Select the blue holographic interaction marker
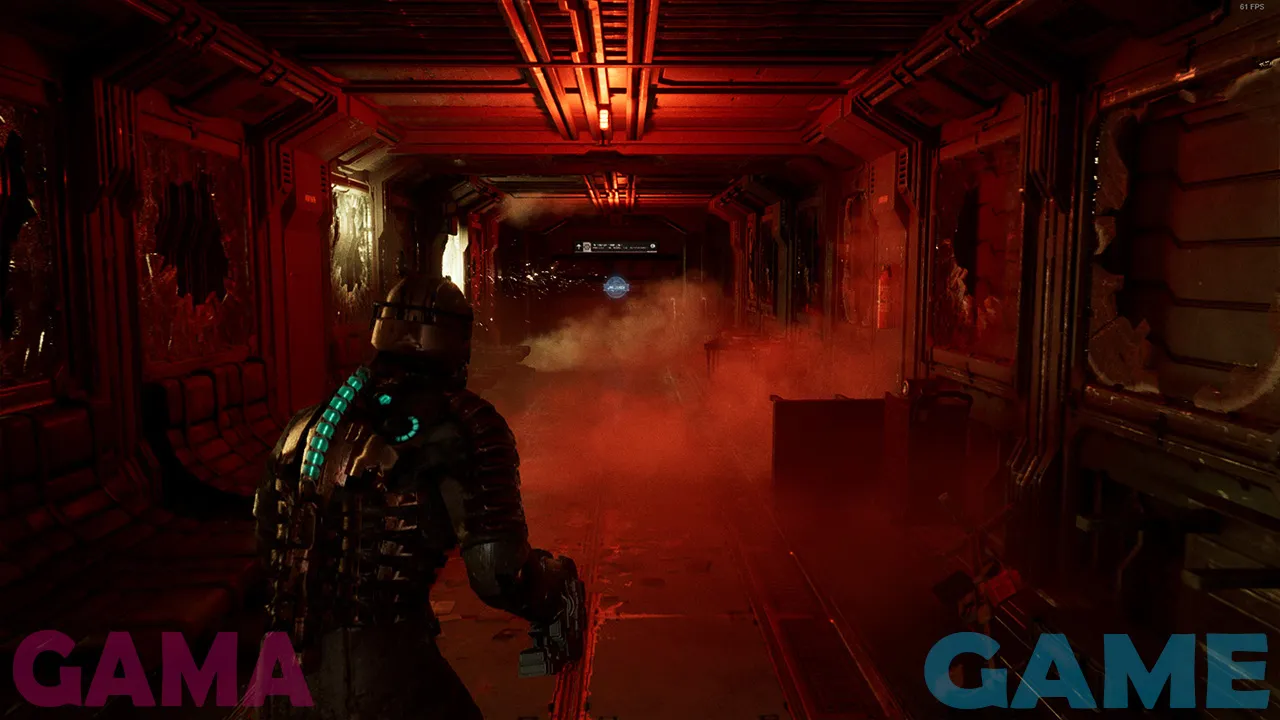The width and height of the screenshot is (1280, 720). [x=616, y=288]
